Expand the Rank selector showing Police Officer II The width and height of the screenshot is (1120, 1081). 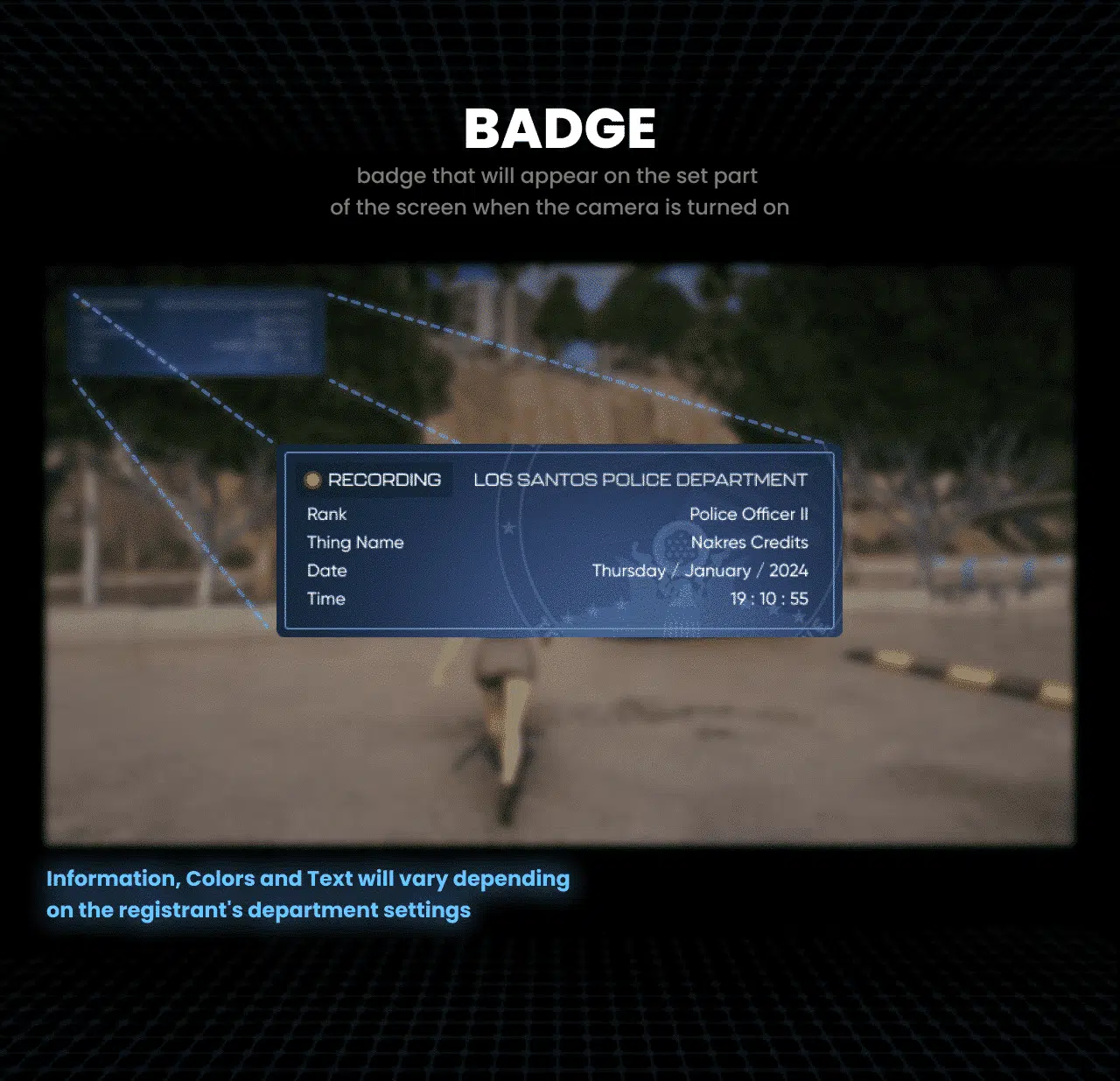coord(751,515)
